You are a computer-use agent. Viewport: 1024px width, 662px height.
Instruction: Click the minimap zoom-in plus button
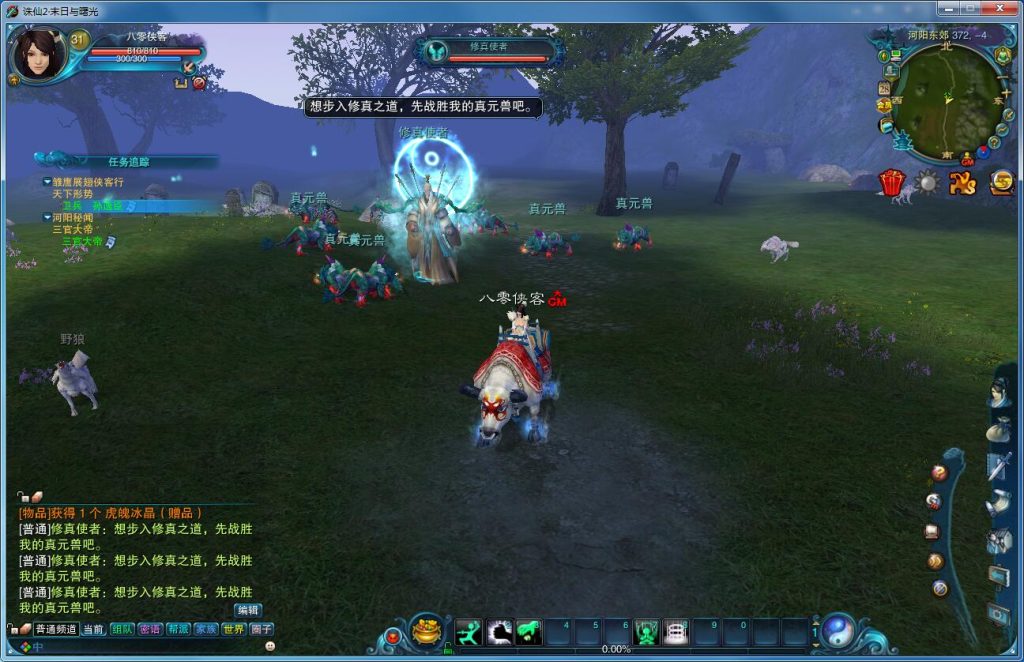click(x=1006, y=93)
